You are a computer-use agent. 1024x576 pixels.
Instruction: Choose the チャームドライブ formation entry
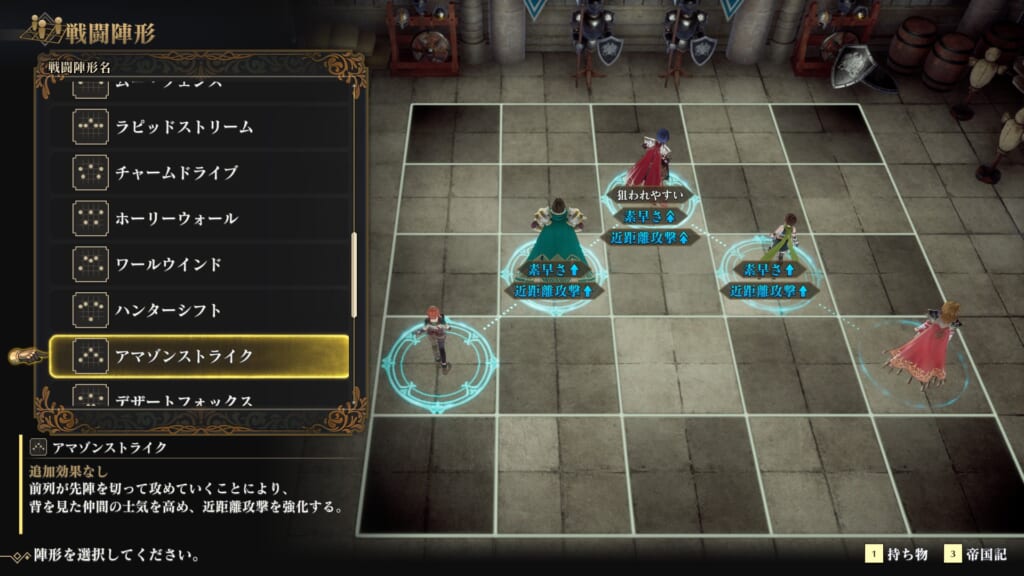pos(198,172)
